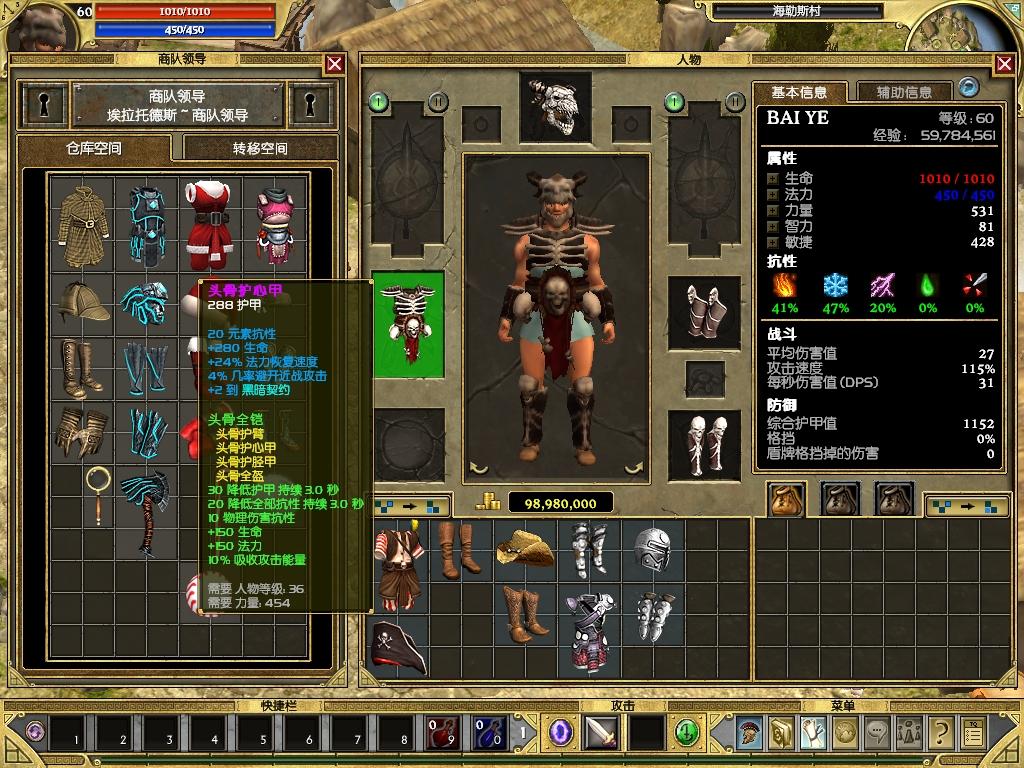This screenshot has height=768, width=1024.
Task: Grab the magnifying glass item
Action: 97,494
